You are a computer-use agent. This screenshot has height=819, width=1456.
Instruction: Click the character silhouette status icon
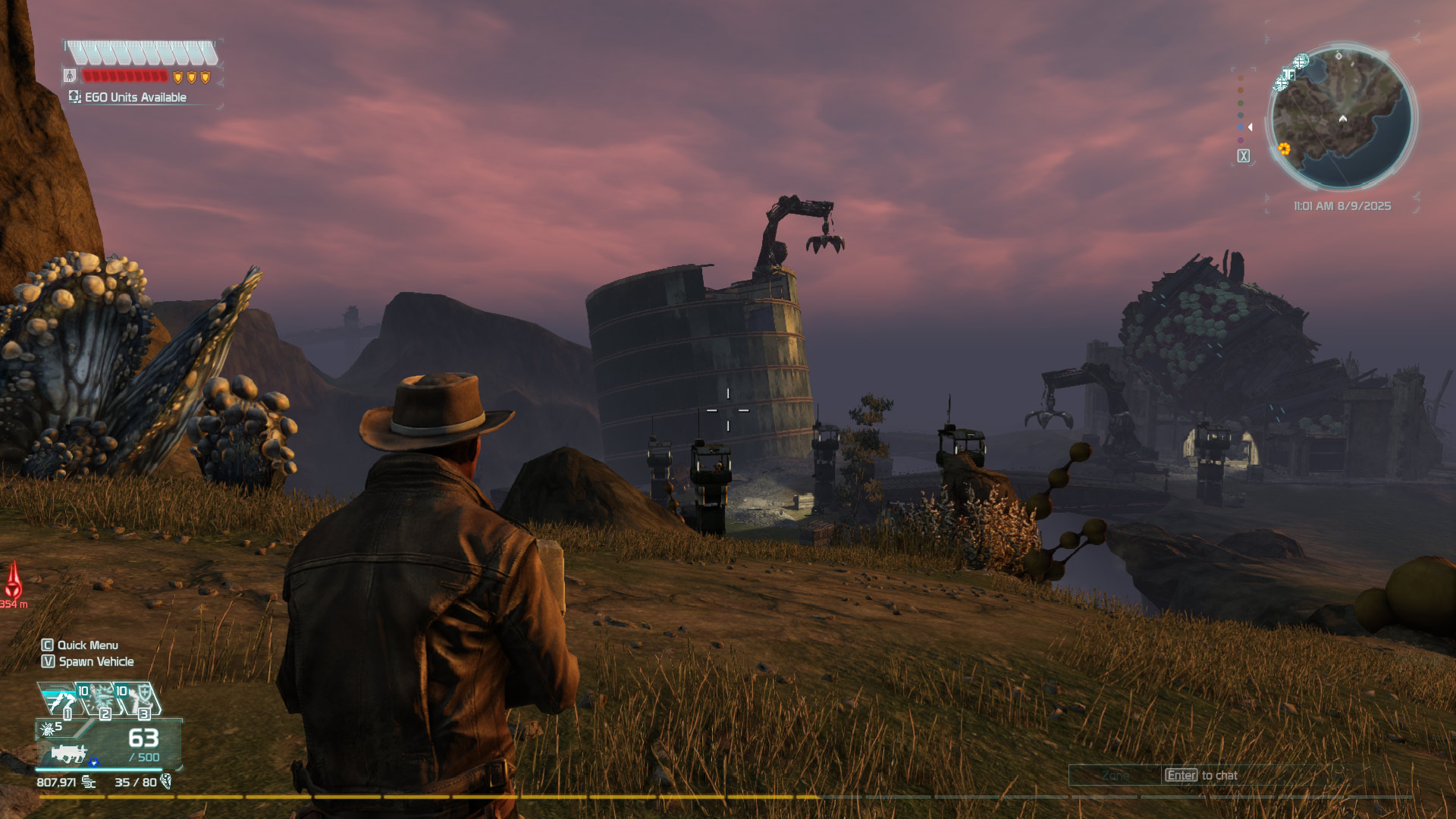click(70, 76)
